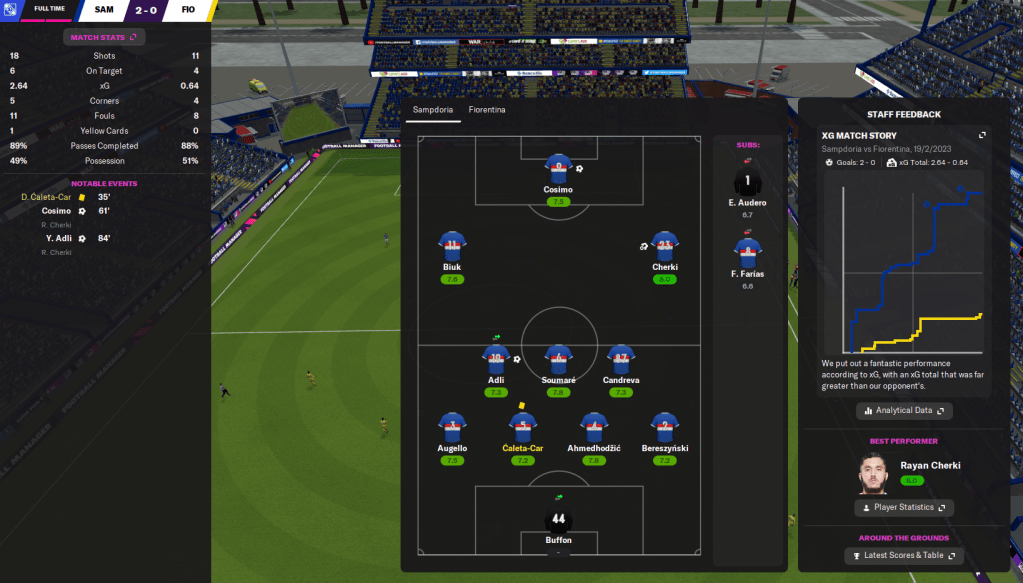Choose substitute E. Audero
This screenshot has width=1023, height=583.
coord(747,182)
